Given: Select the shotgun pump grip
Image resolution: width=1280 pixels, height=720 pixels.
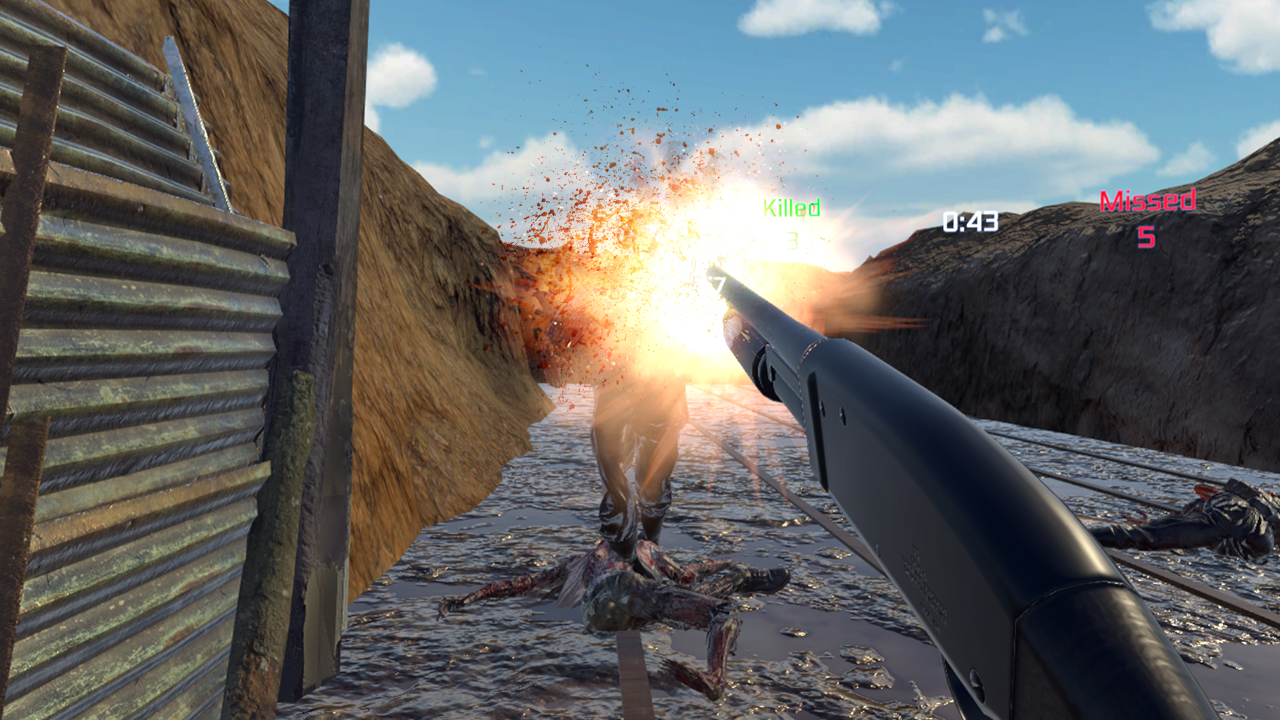Looking at the screenshot, I should coord(780,380).
